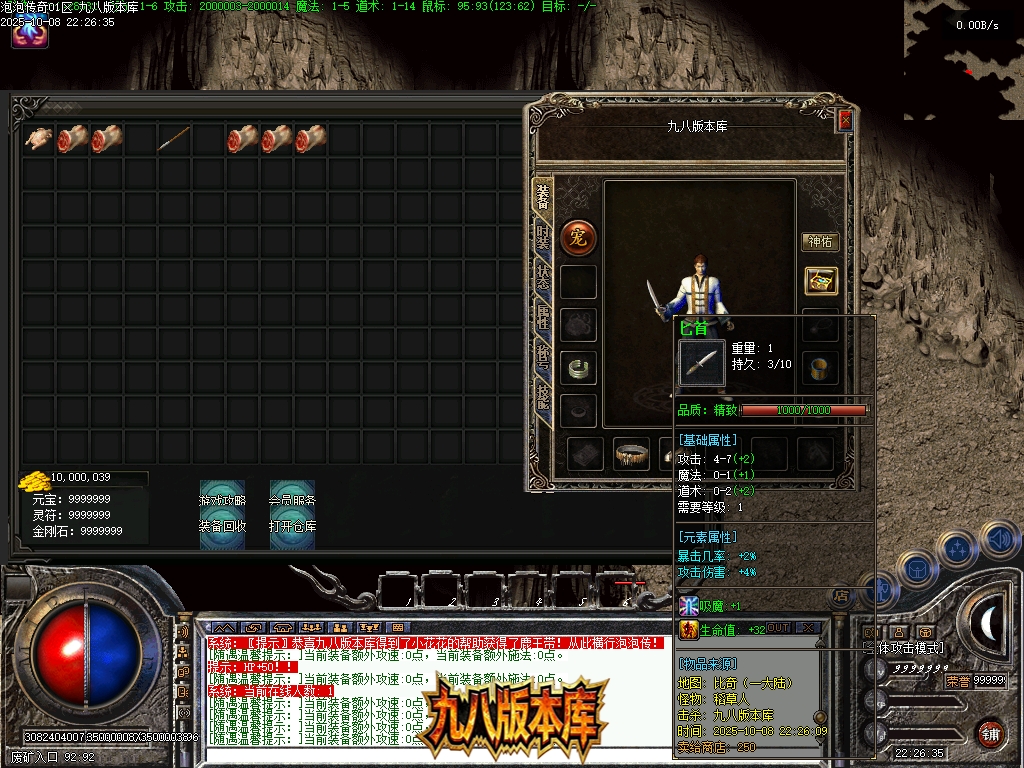Open the round 店 store button
This screenshot has height=768, width=1024.
[x=842, y=596]
